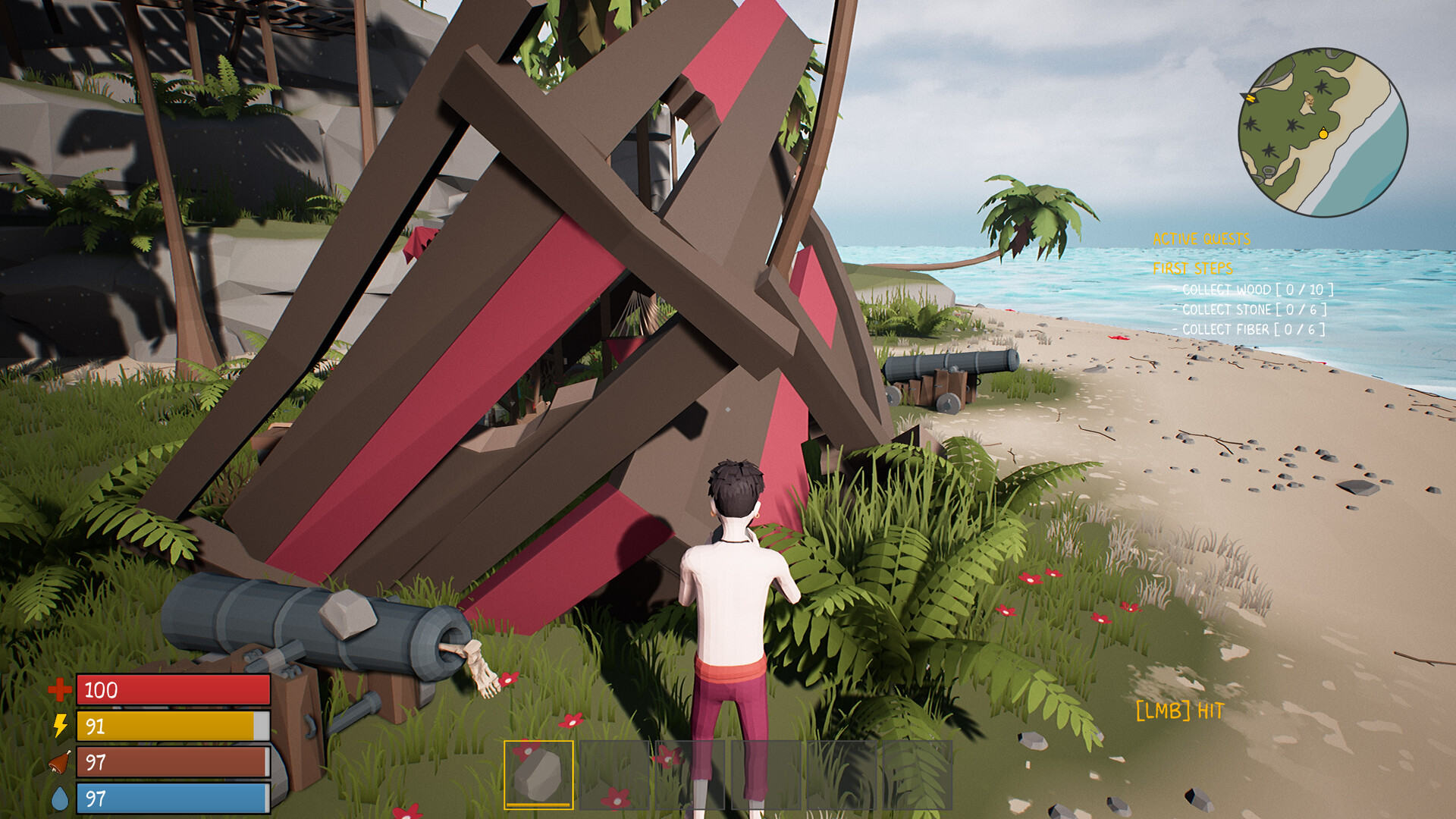Expand the First Steps quest entry
This screenshot has height=819, width=1456.
pos(1194,266)
